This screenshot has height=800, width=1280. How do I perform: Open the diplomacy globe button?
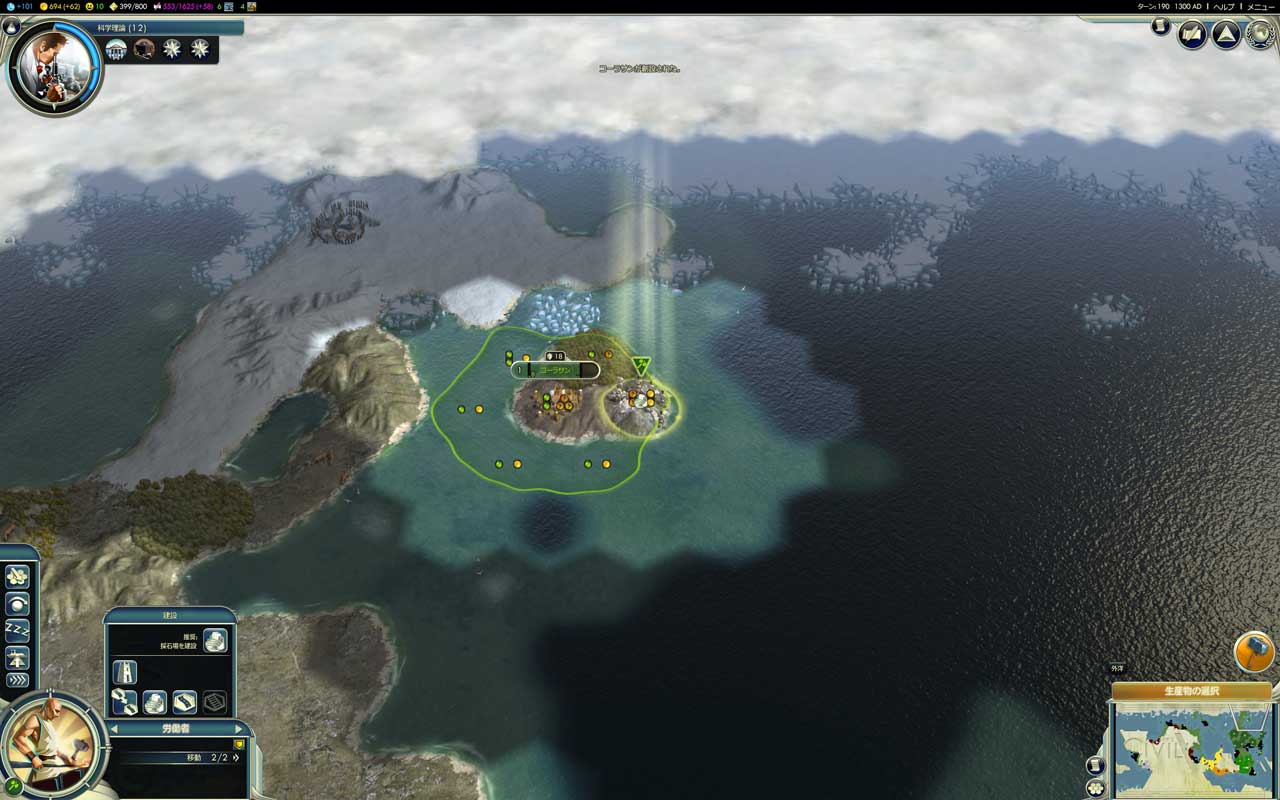1259,35
